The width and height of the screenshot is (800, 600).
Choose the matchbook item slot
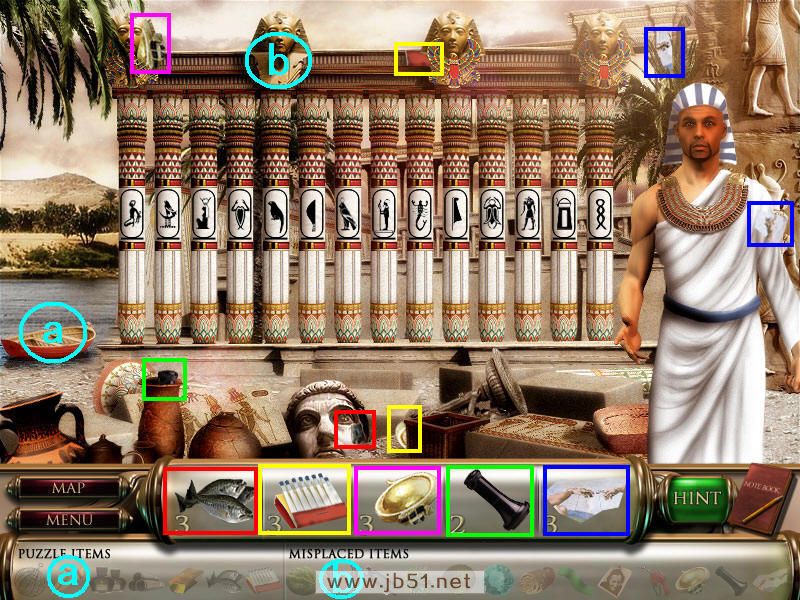pyautogui.click(x=305, y=499)
